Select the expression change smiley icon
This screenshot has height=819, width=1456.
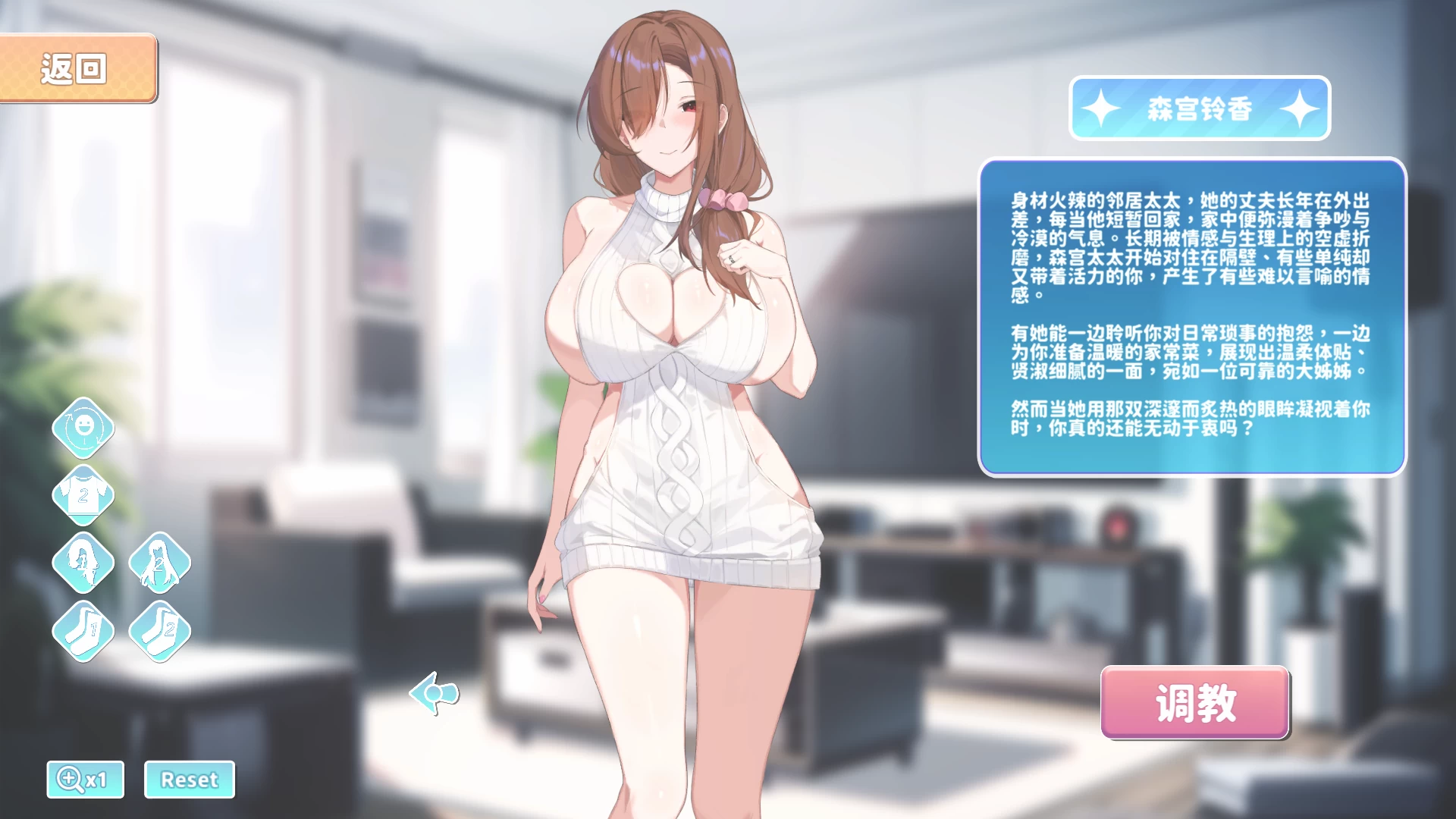coord(84,428)
